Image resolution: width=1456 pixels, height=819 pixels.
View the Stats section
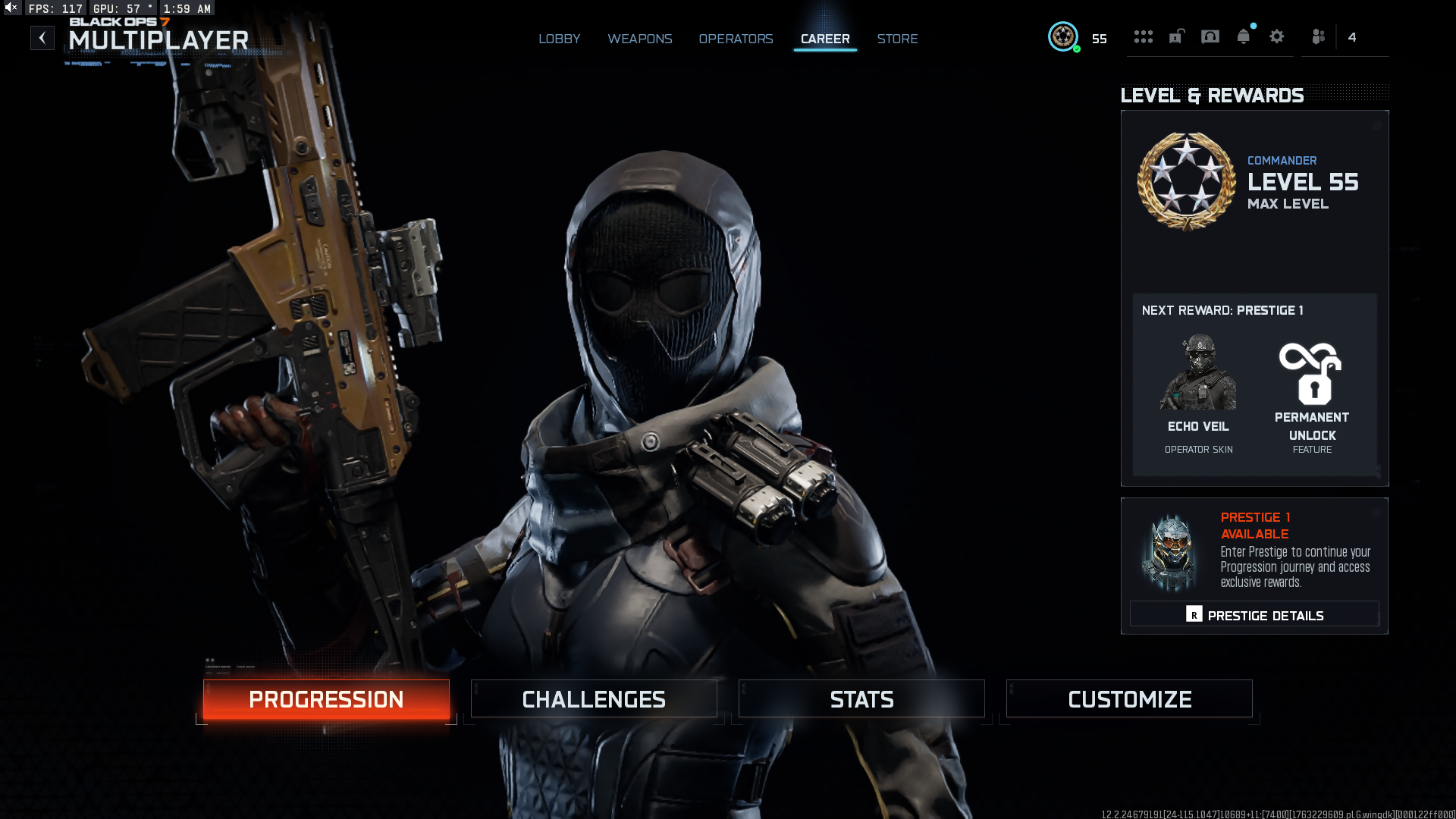861,699
